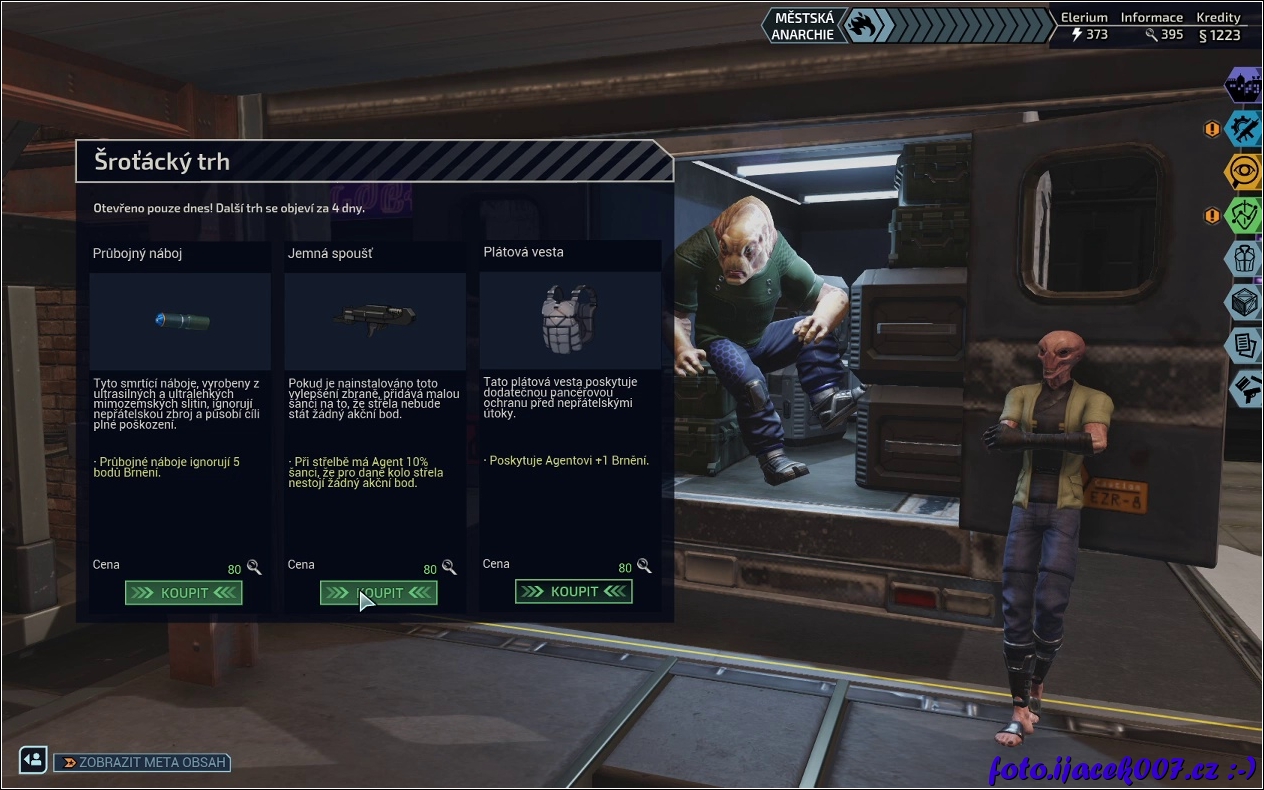Screen dimensions: 1264x790
Task: Select the Jemná spoušť weapon image
Action: point(375,319)
